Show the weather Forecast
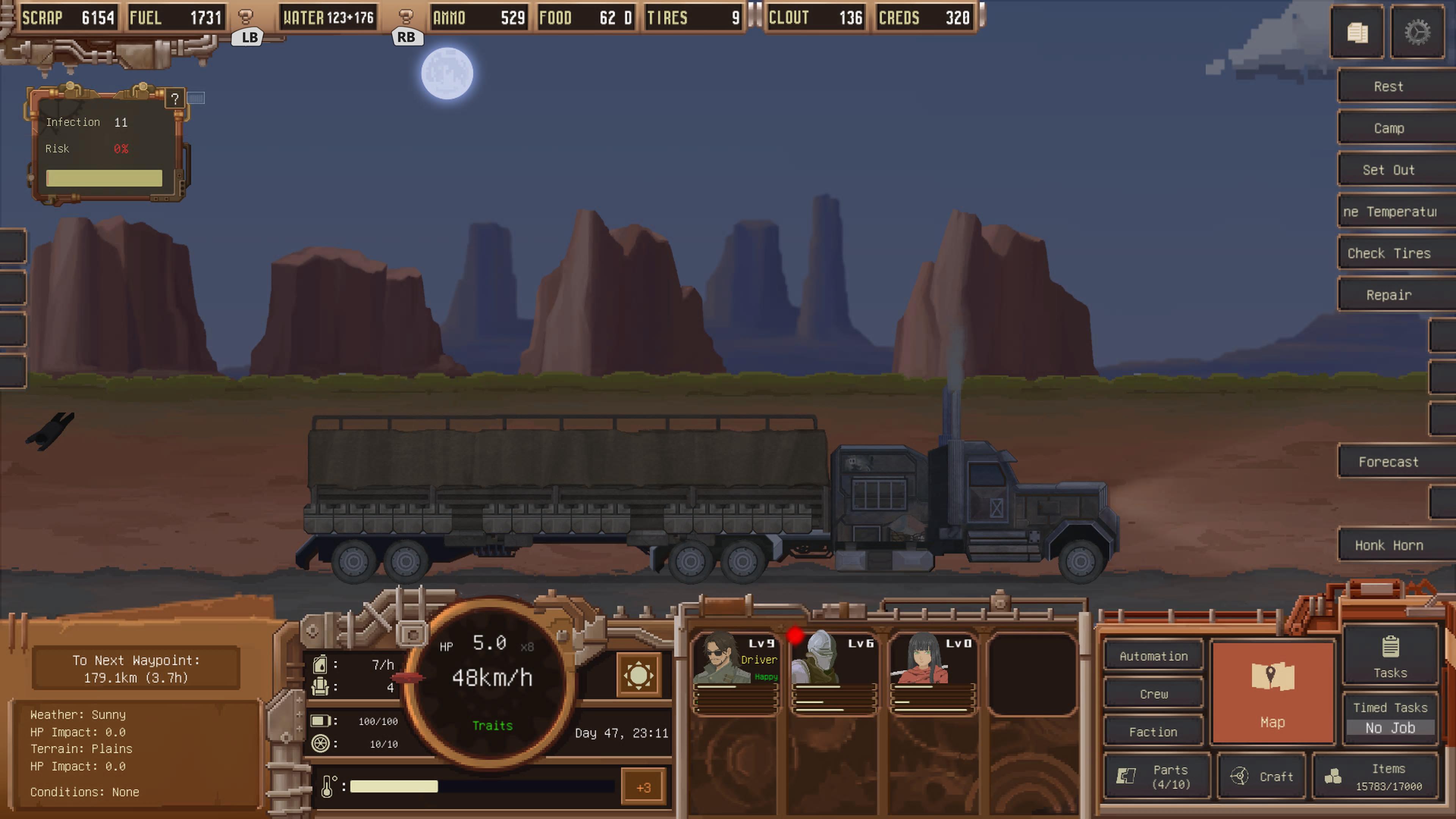 [1388, 462]
